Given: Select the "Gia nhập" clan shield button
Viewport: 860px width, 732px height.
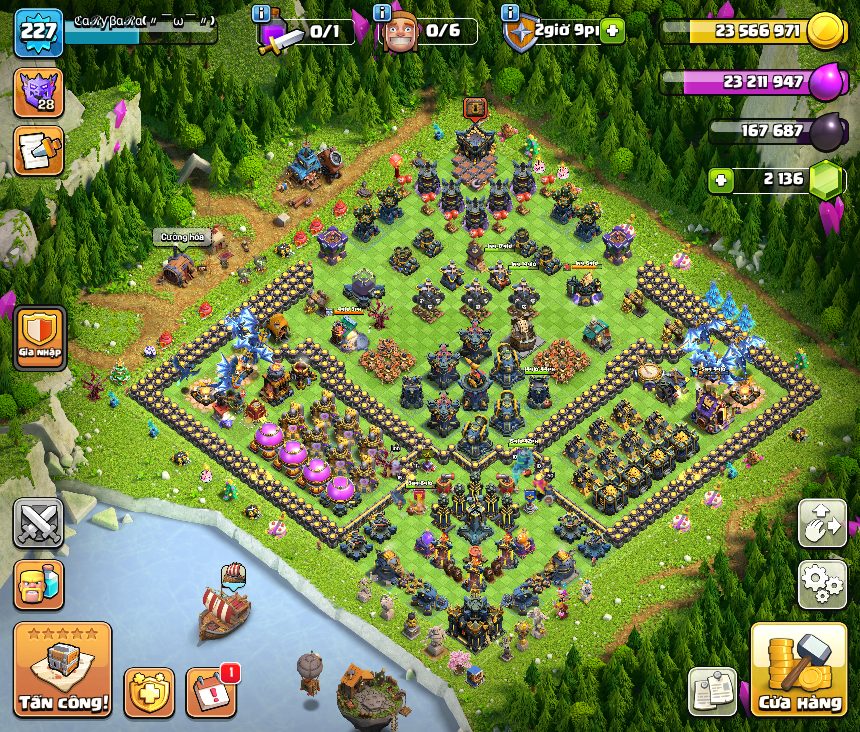Looking at the screenshot, I should pyautogui.click(x=40, y=337).
